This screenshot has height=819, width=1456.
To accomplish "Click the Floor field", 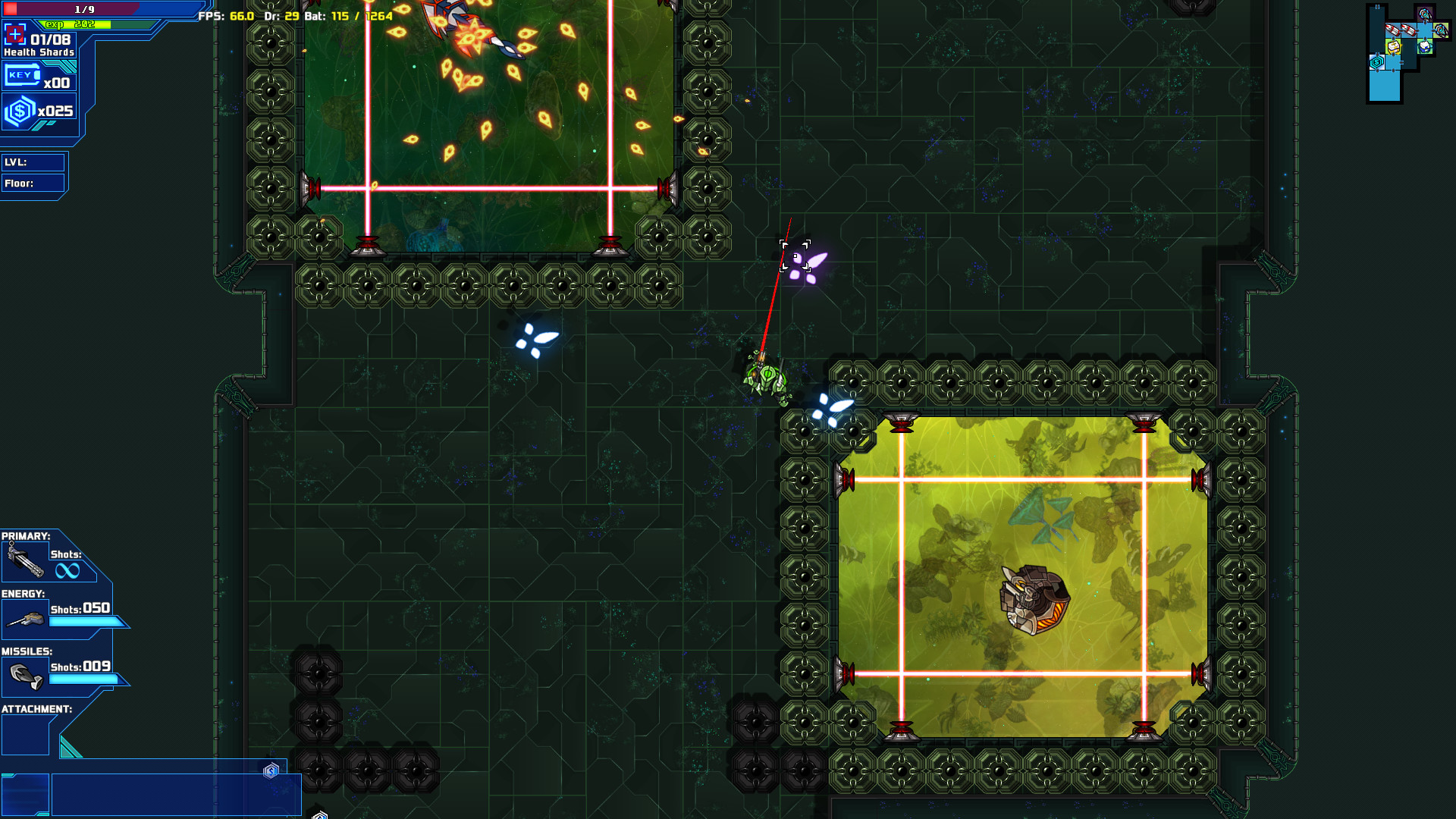I will (34, 183).
